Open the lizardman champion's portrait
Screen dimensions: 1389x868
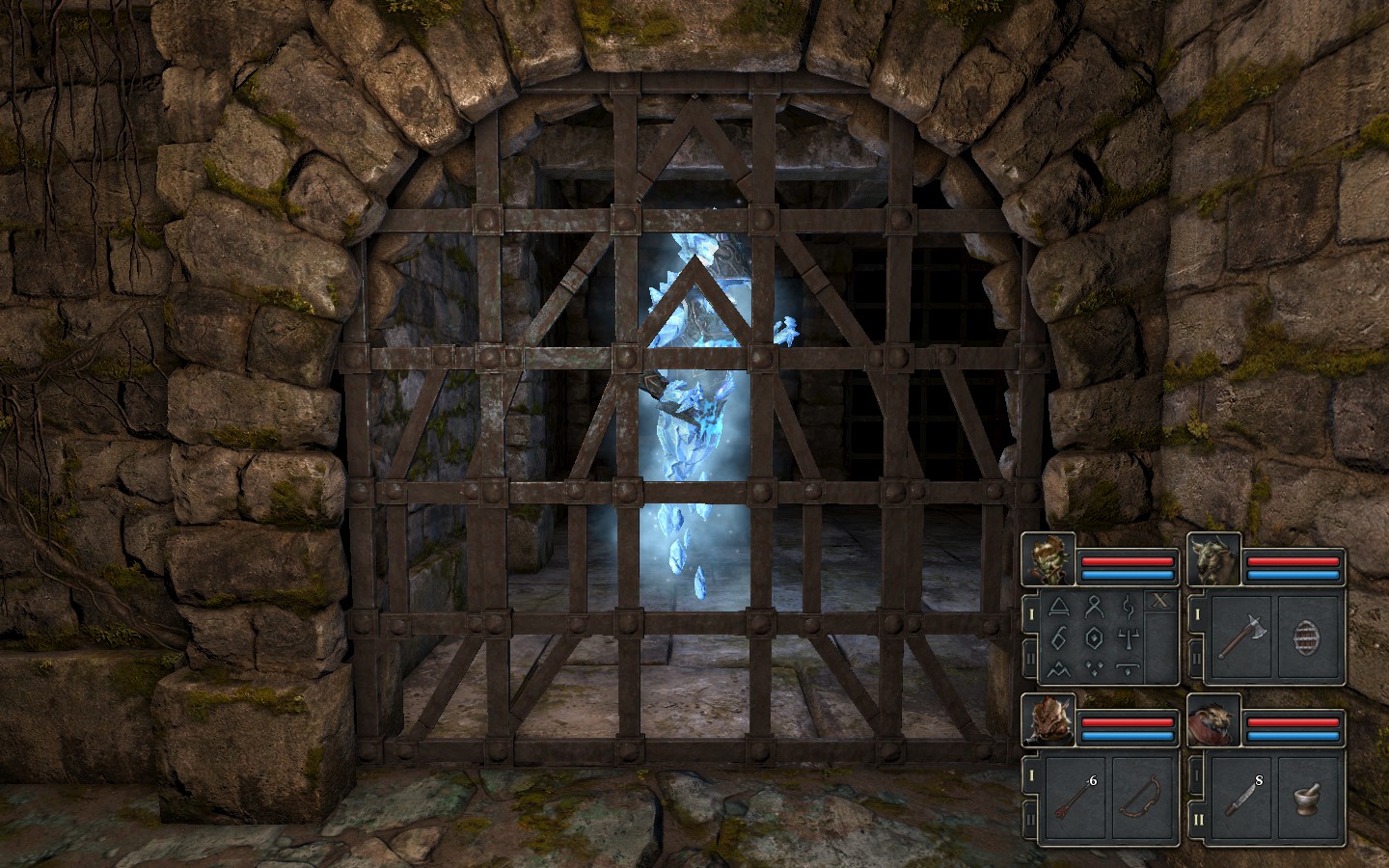[1048, 719]
